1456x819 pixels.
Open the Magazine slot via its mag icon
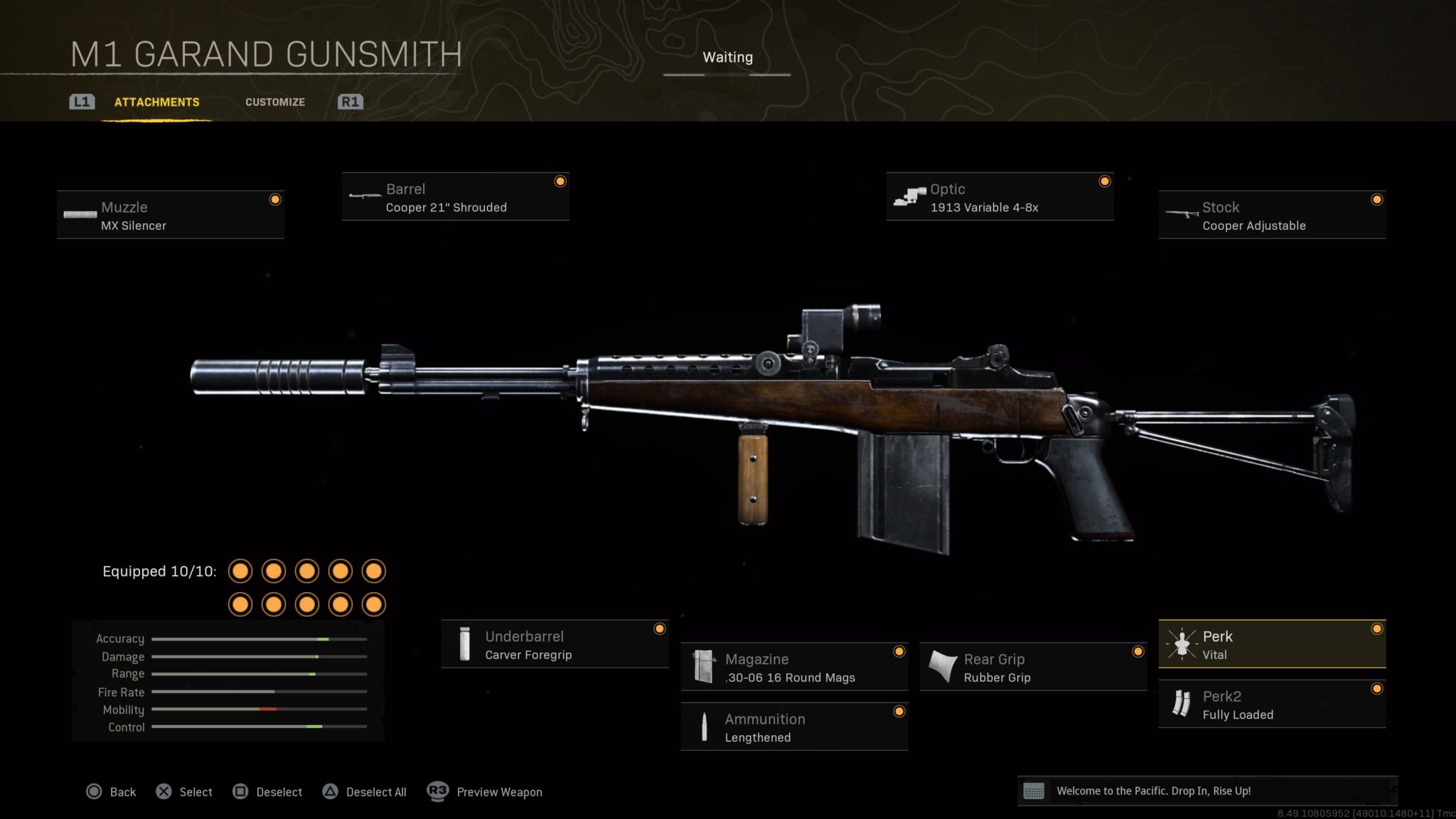704,668
